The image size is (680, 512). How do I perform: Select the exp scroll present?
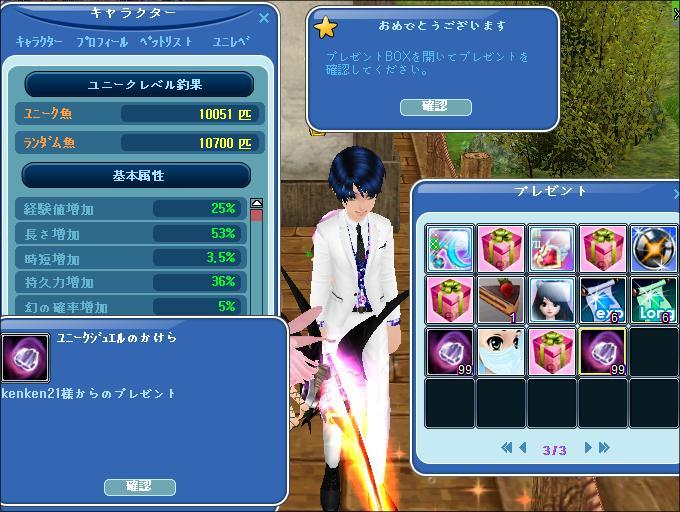coord(603,300)
